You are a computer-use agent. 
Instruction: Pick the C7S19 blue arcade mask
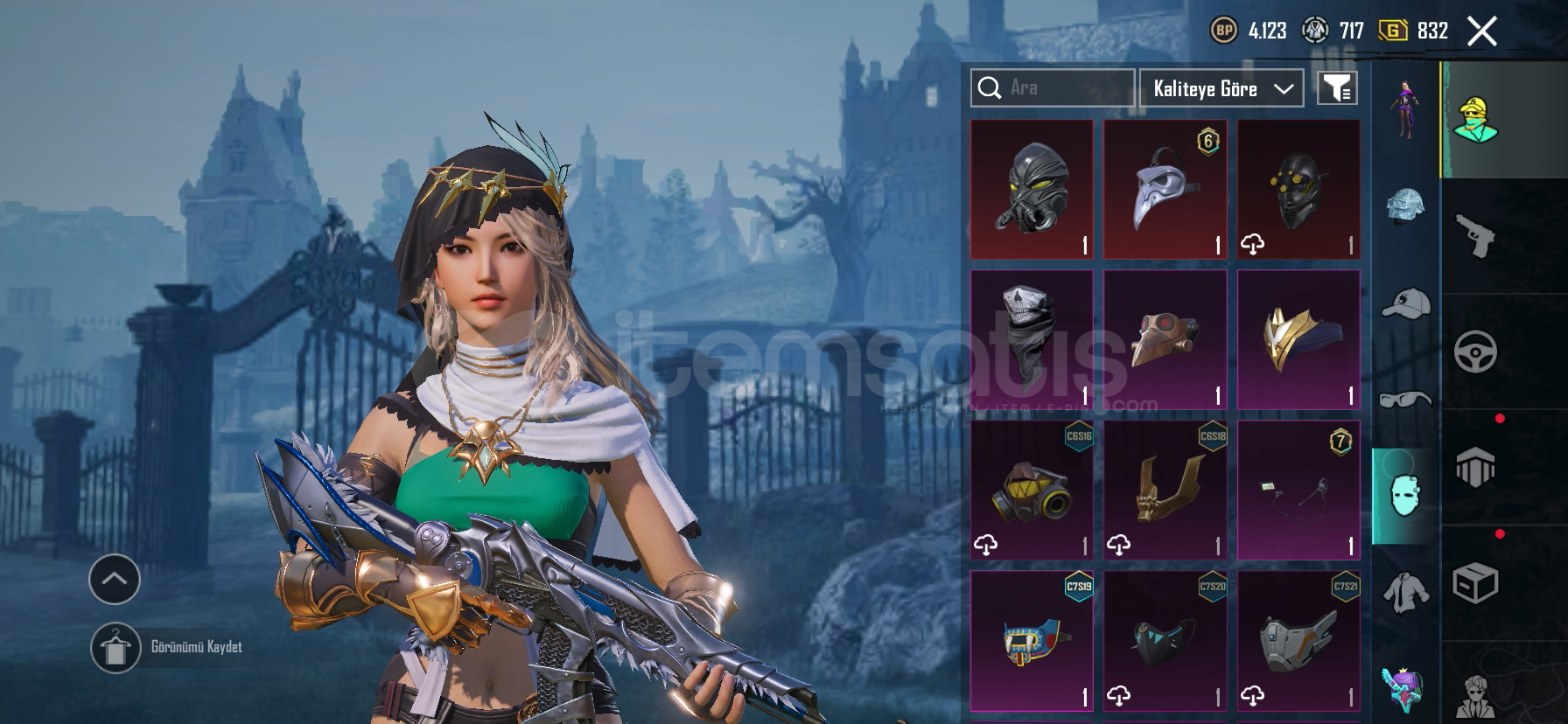pos(1032,640)
